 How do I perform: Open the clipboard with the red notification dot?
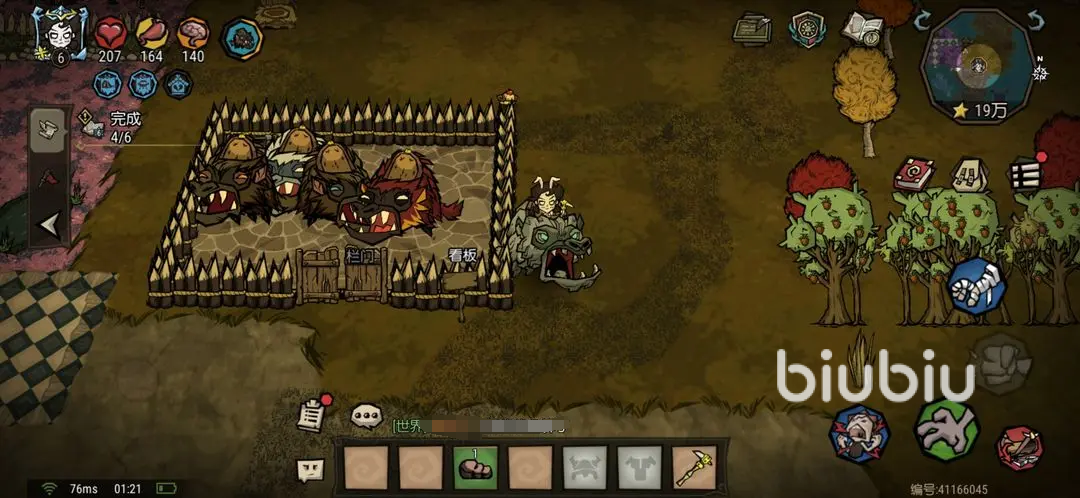point(313,414)
